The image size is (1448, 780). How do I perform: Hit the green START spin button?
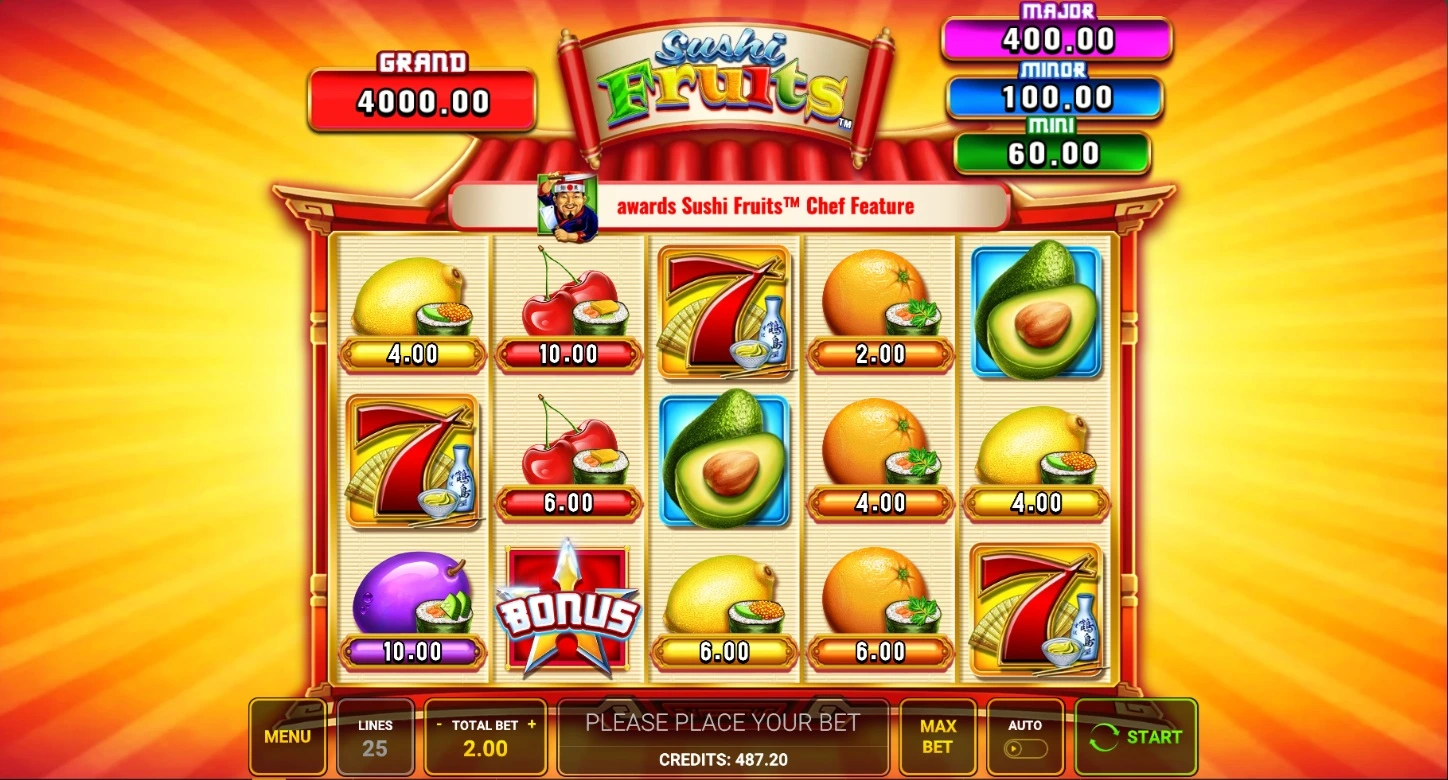coord(1135,737)
